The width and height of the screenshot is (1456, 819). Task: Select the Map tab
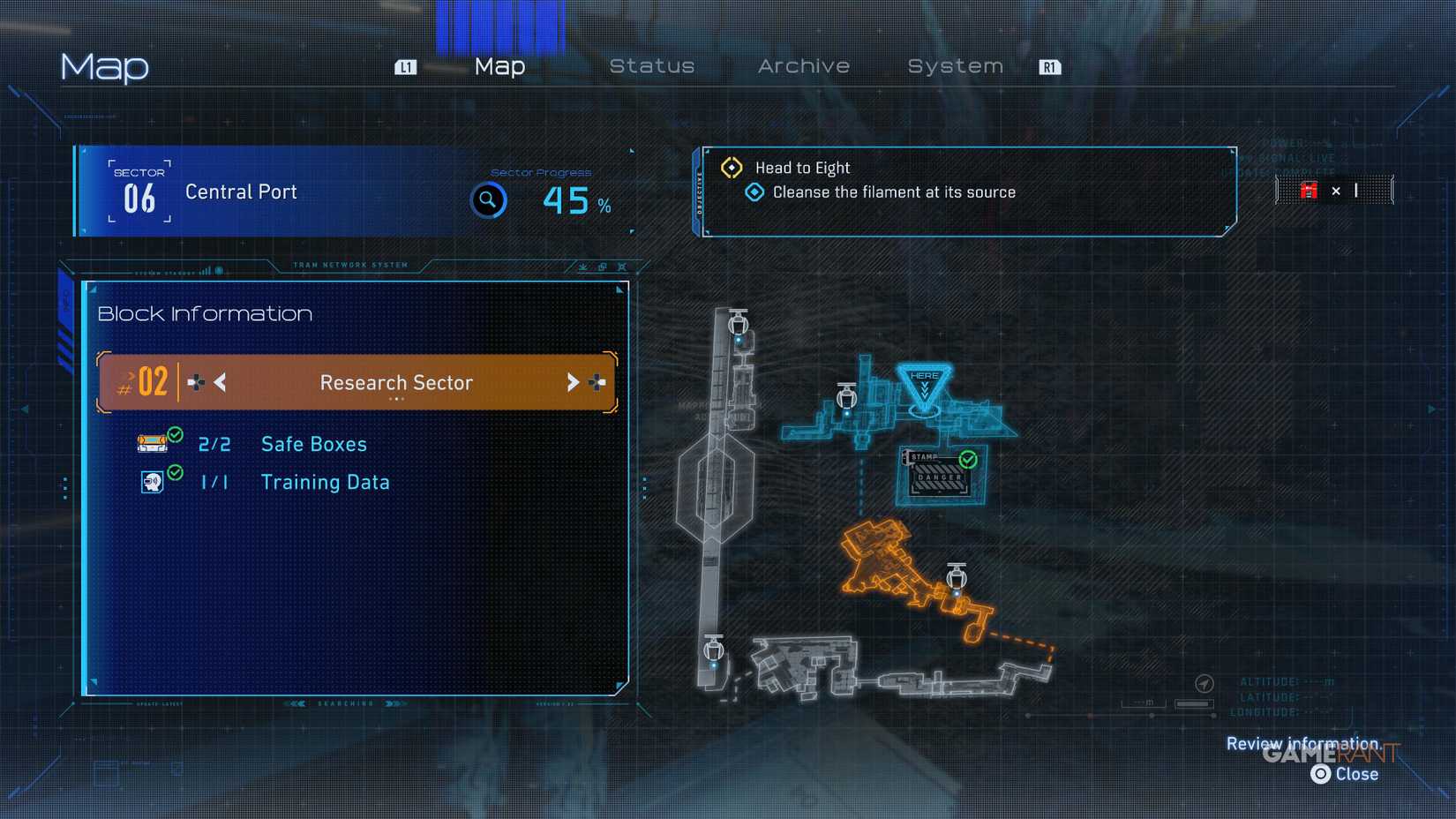499,66
